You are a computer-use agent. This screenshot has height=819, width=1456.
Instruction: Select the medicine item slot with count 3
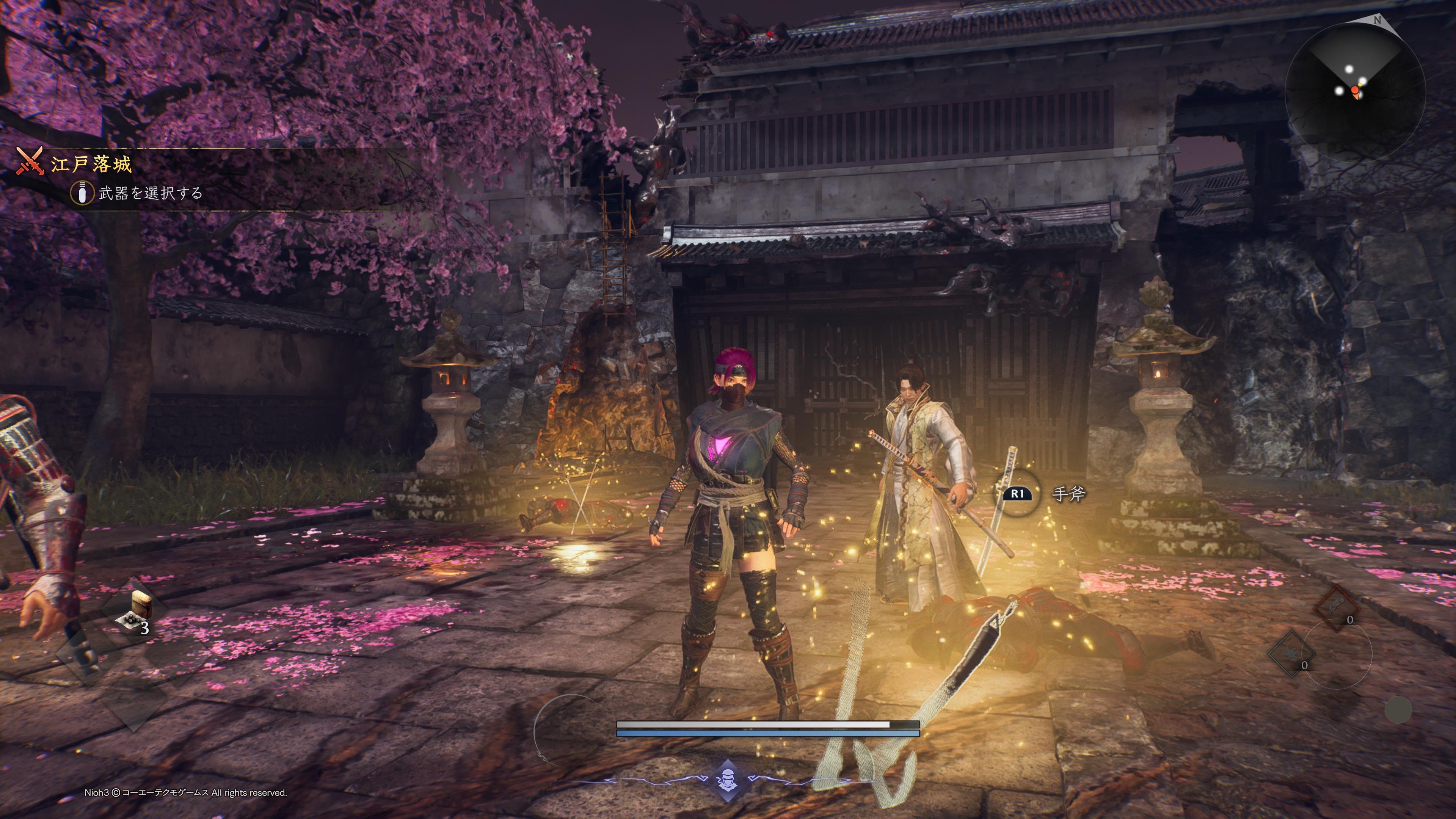135,613
